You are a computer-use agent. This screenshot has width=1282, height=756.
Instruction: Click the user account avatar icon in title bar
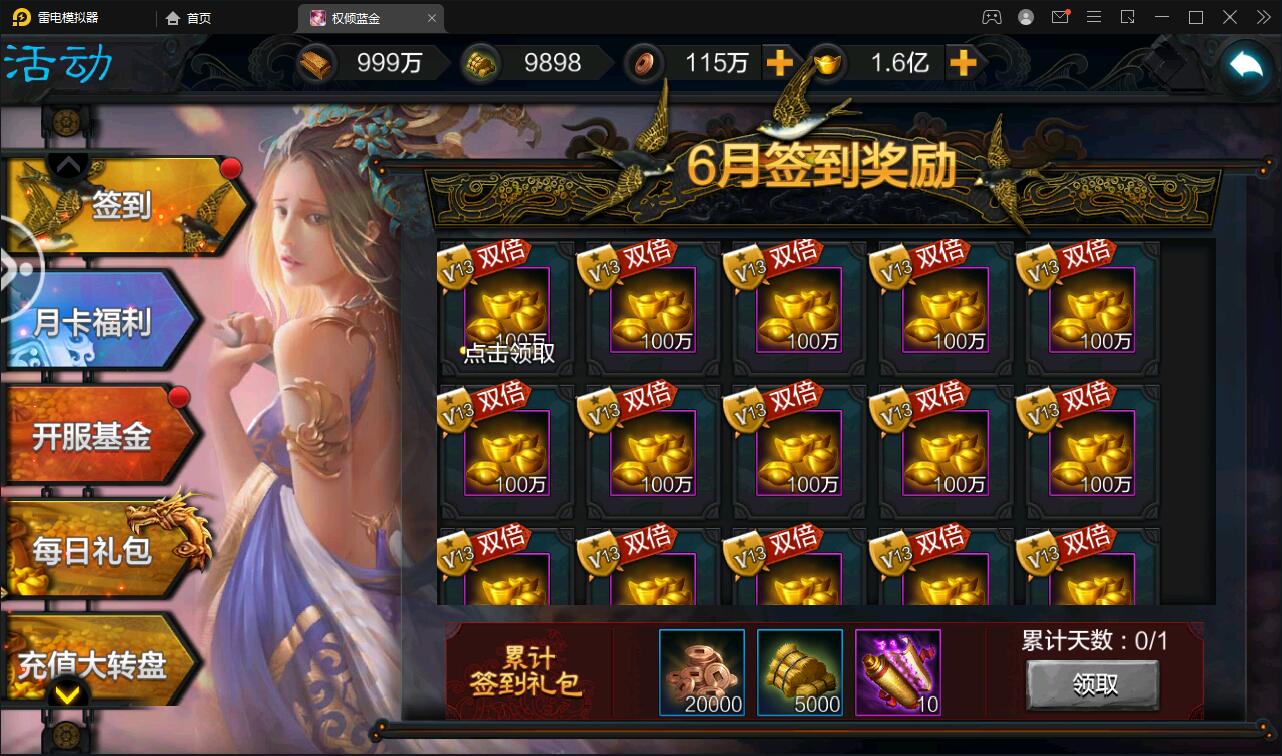(1024, 17)
